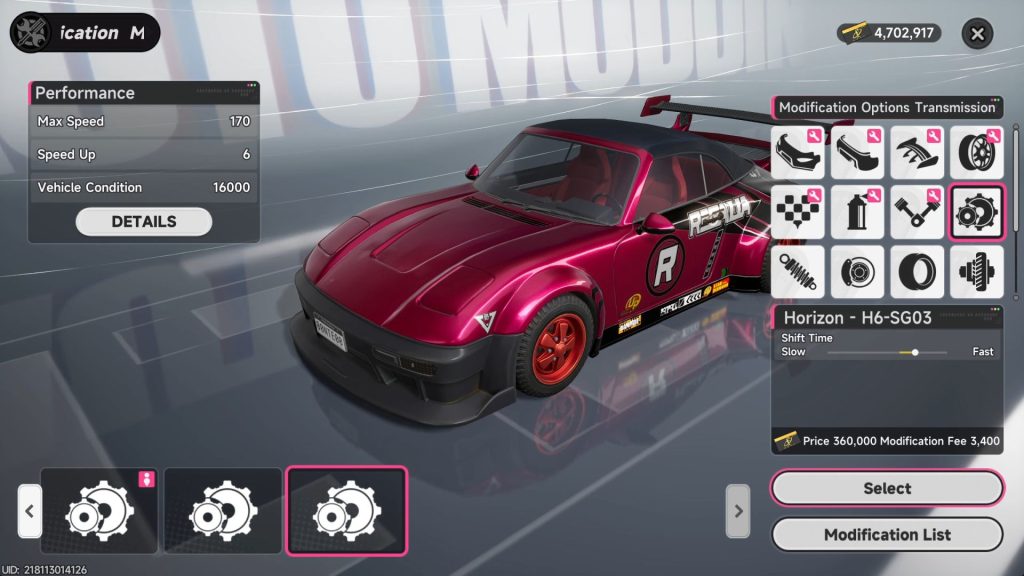Show next transmission parts with right arrow
The width and height of the screenshot is (1024, 576).
pyautogui.click(x=738, y=510)
